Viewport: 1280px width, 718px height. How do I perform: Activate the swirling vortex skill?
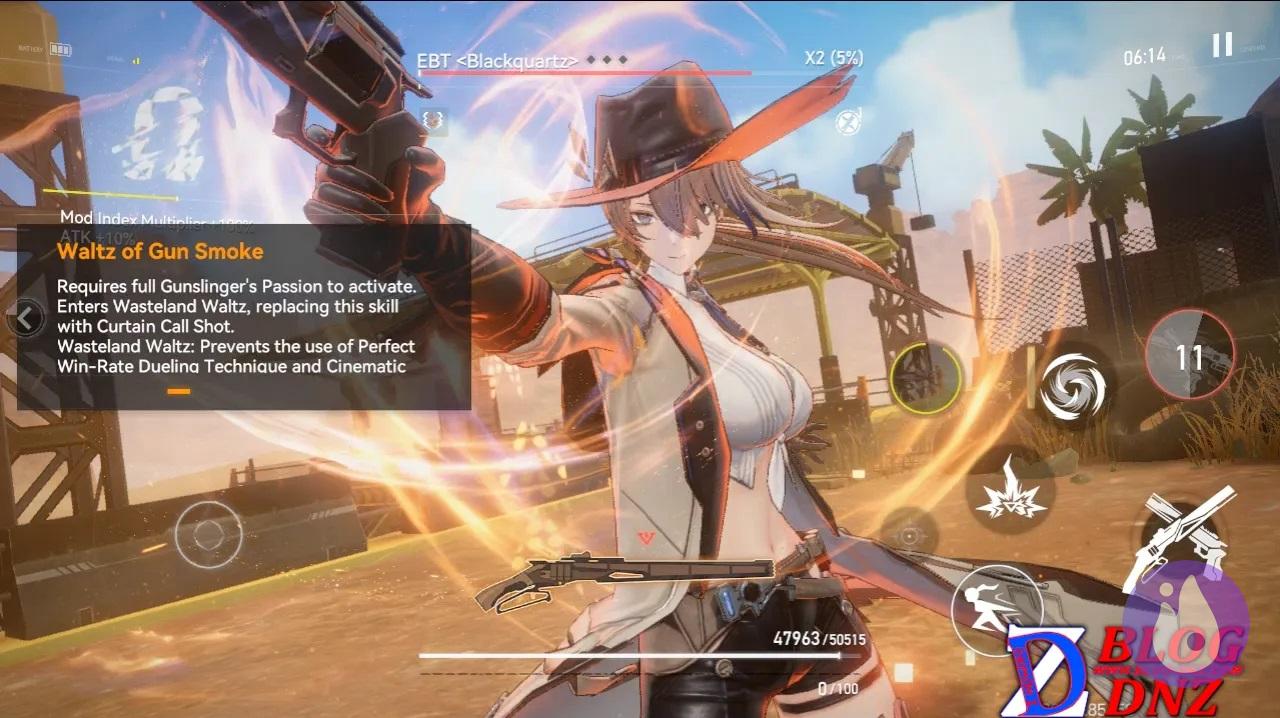(x=1071, y=386)
